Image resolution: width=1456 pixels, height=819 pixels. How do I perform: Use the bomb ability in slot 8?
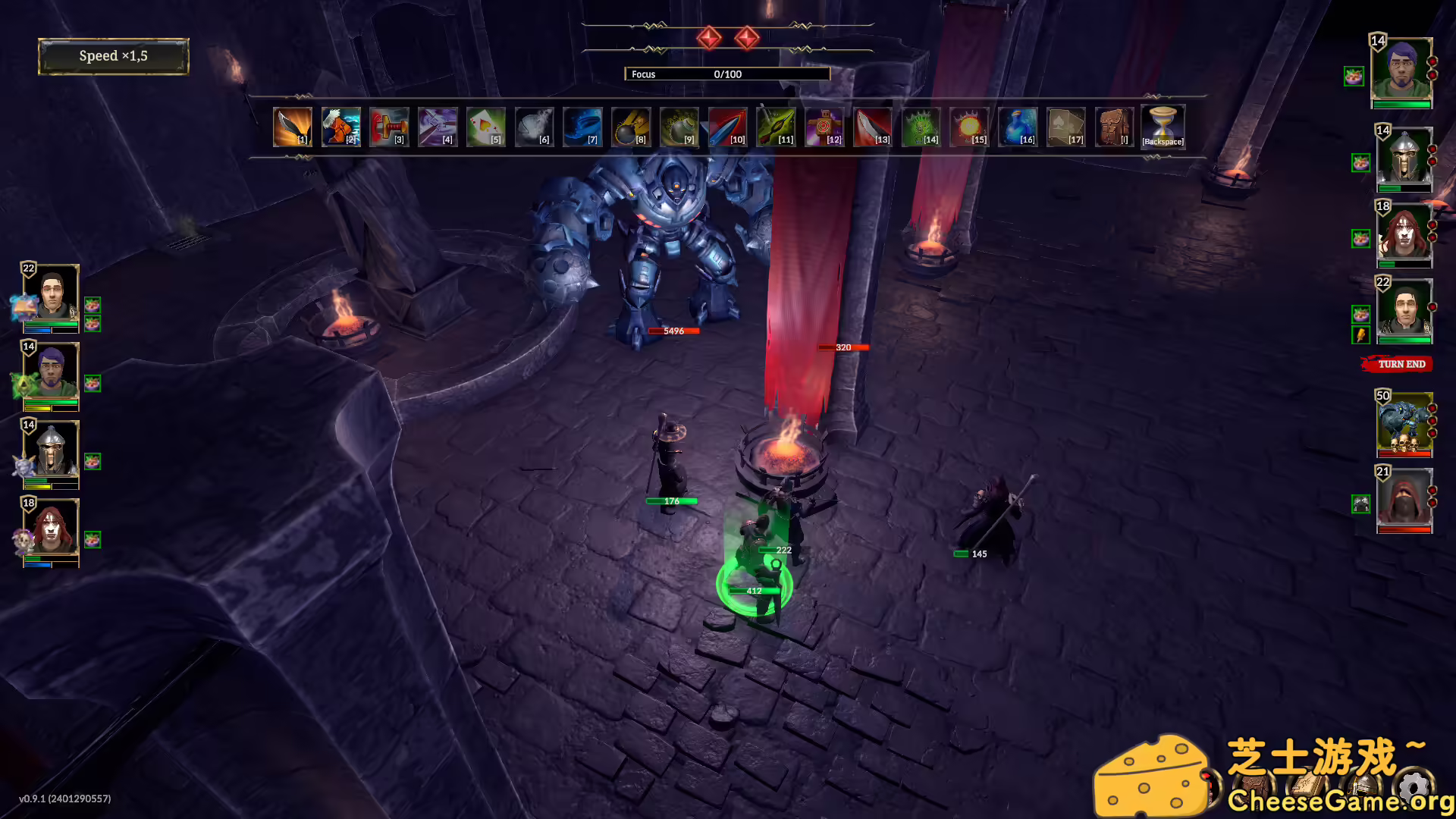pyautogui.click(x=632, y=127)
